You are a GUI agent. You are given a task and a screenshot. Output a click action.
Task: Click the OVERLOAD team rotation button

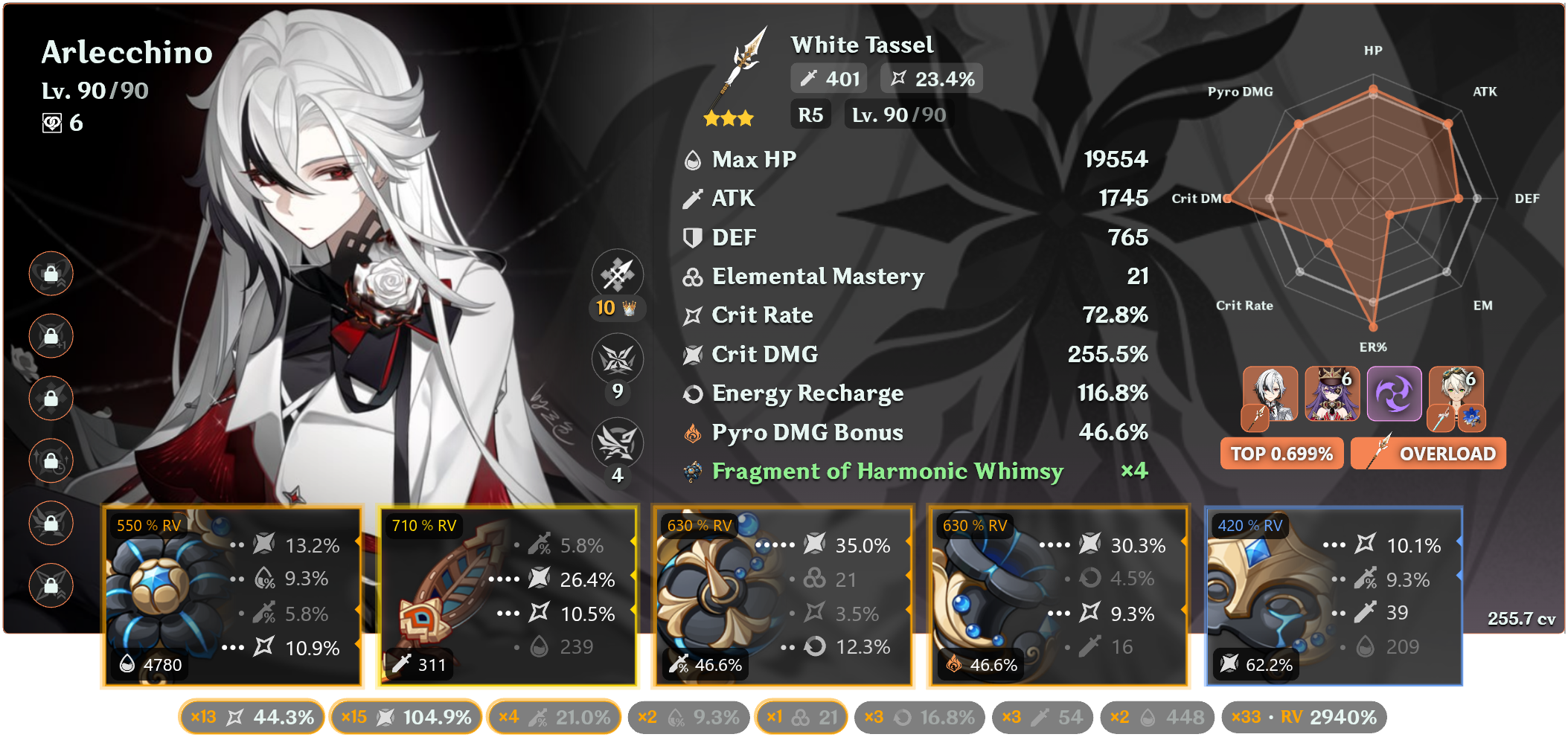tap(1427, 453)
